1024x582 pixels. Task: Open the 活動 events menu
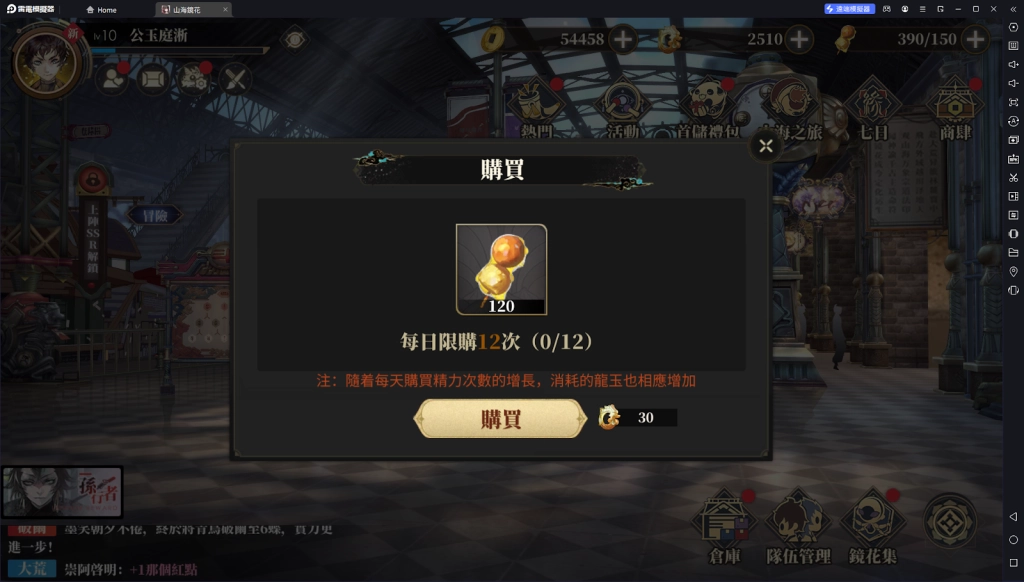623,107
